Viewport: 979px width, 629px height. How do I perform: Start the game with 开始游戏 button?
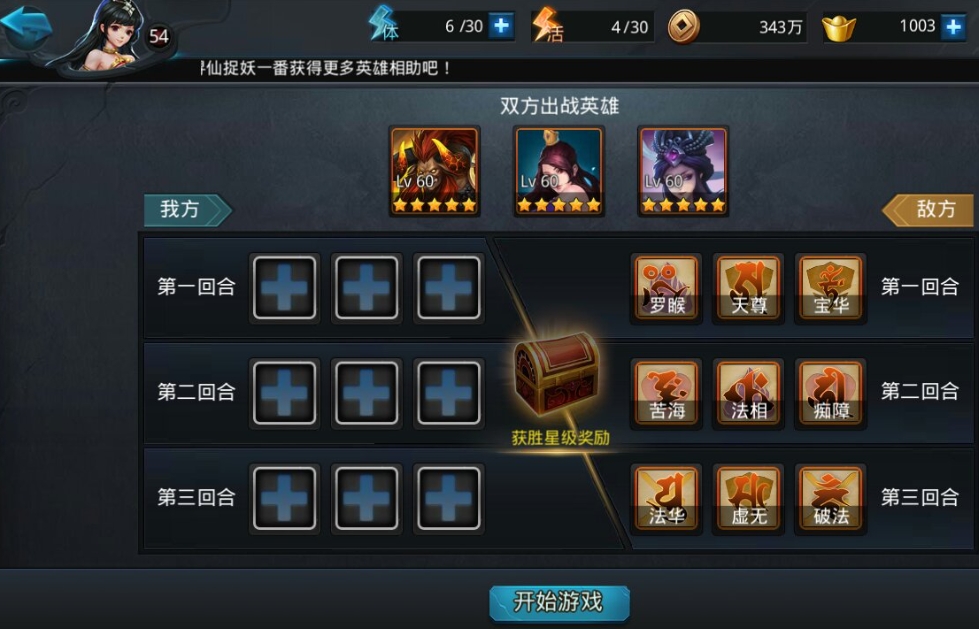559,602
